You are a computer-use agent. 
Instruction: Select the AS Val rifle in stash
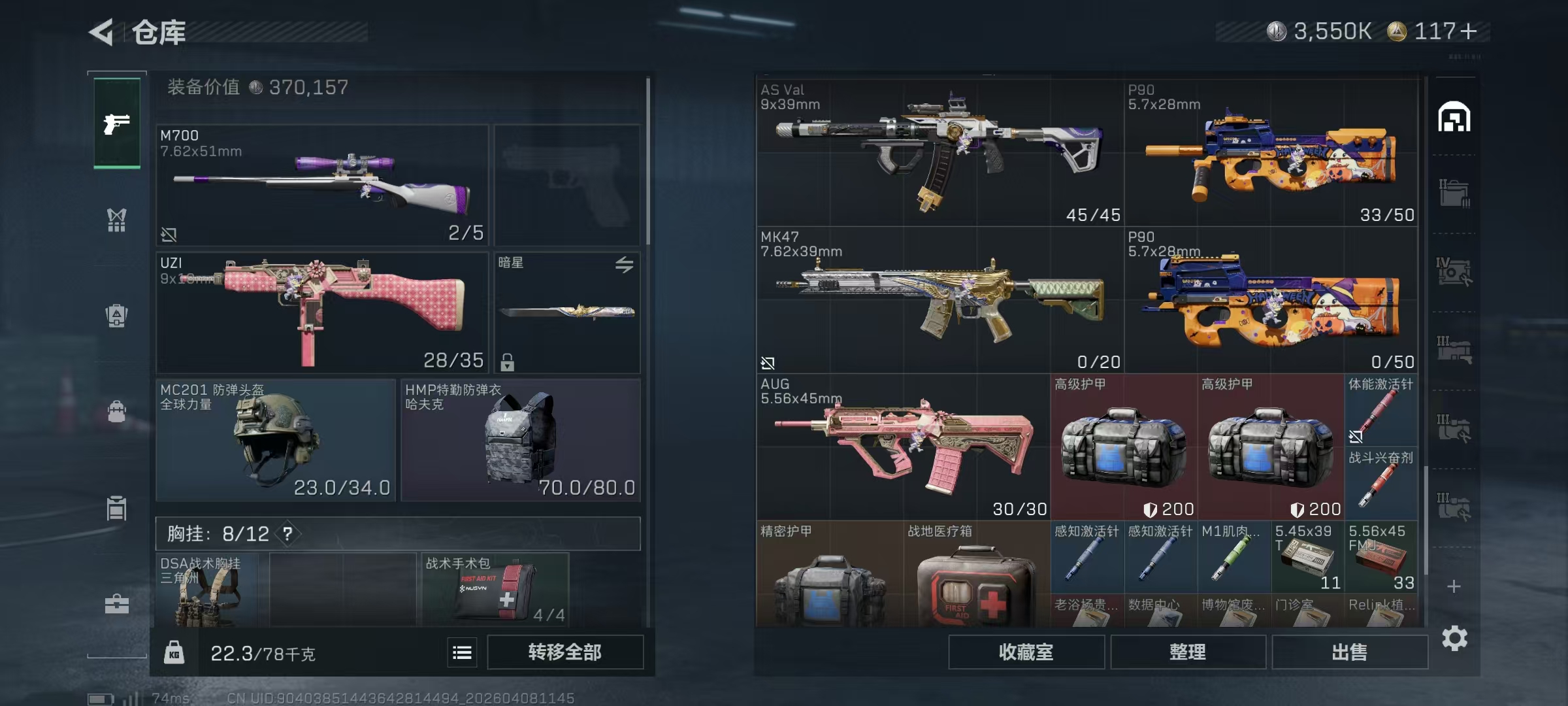pos(939,152)
